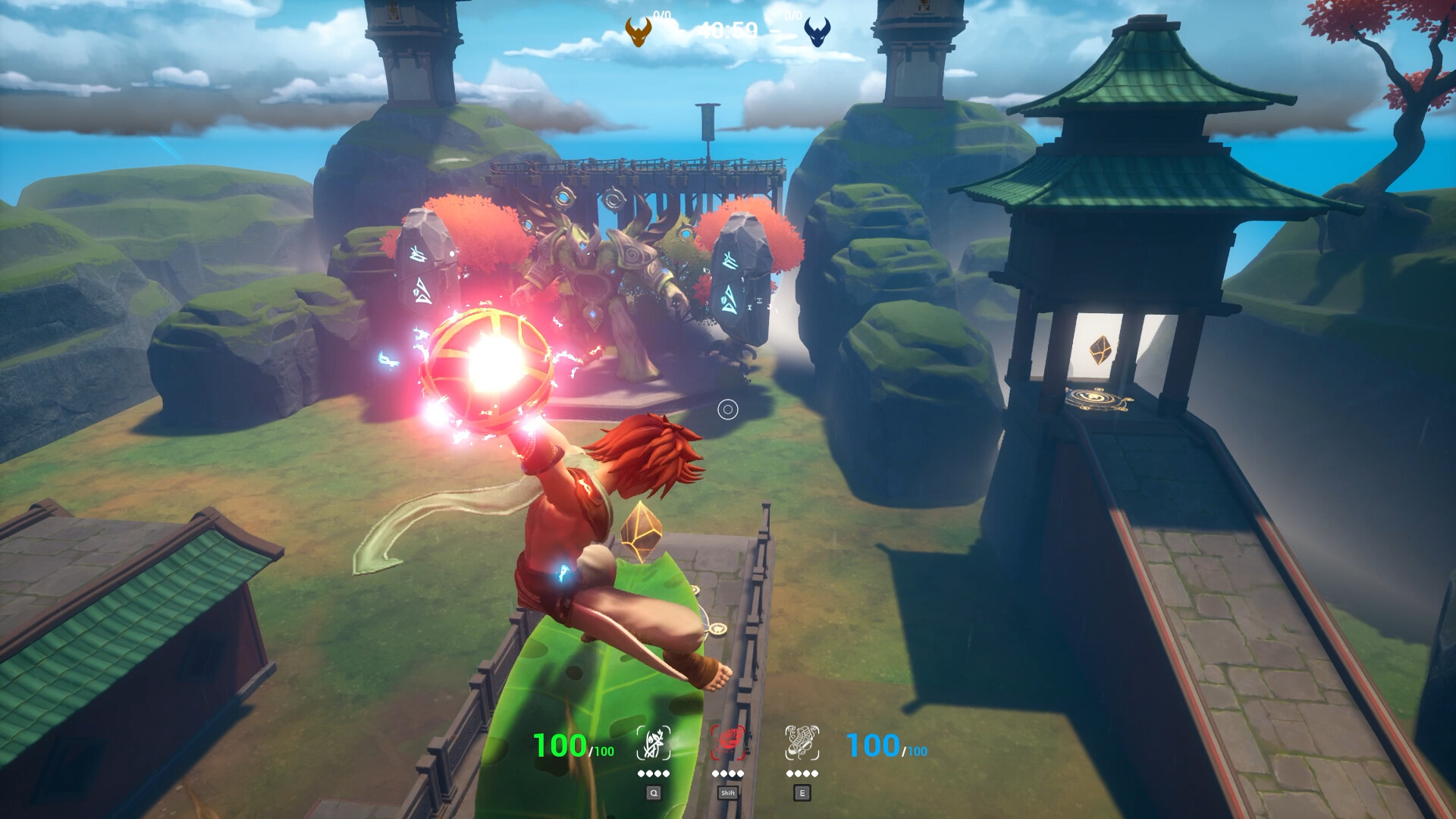Expand the blue team 0/0 score counter
1456x819 pixels.
791,14
